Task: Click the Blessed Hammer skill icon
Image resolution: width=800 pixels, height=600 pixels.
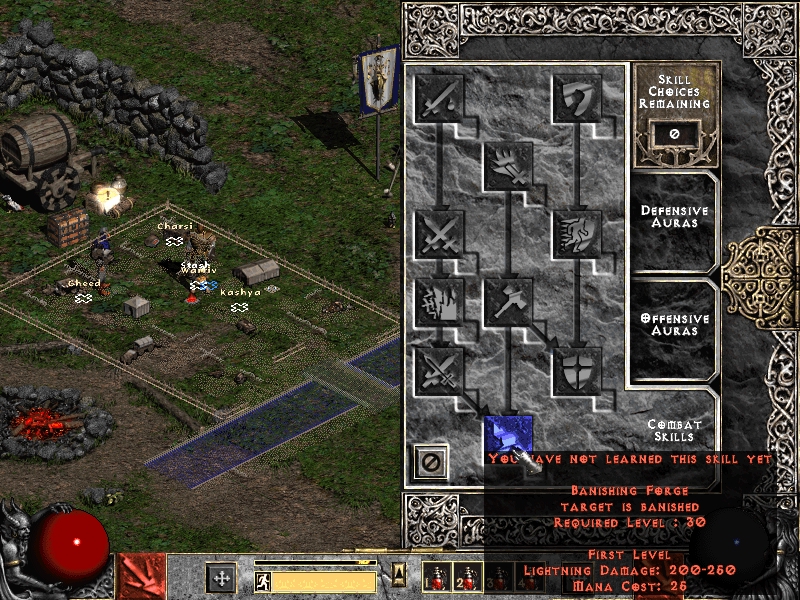Action: 508,302
